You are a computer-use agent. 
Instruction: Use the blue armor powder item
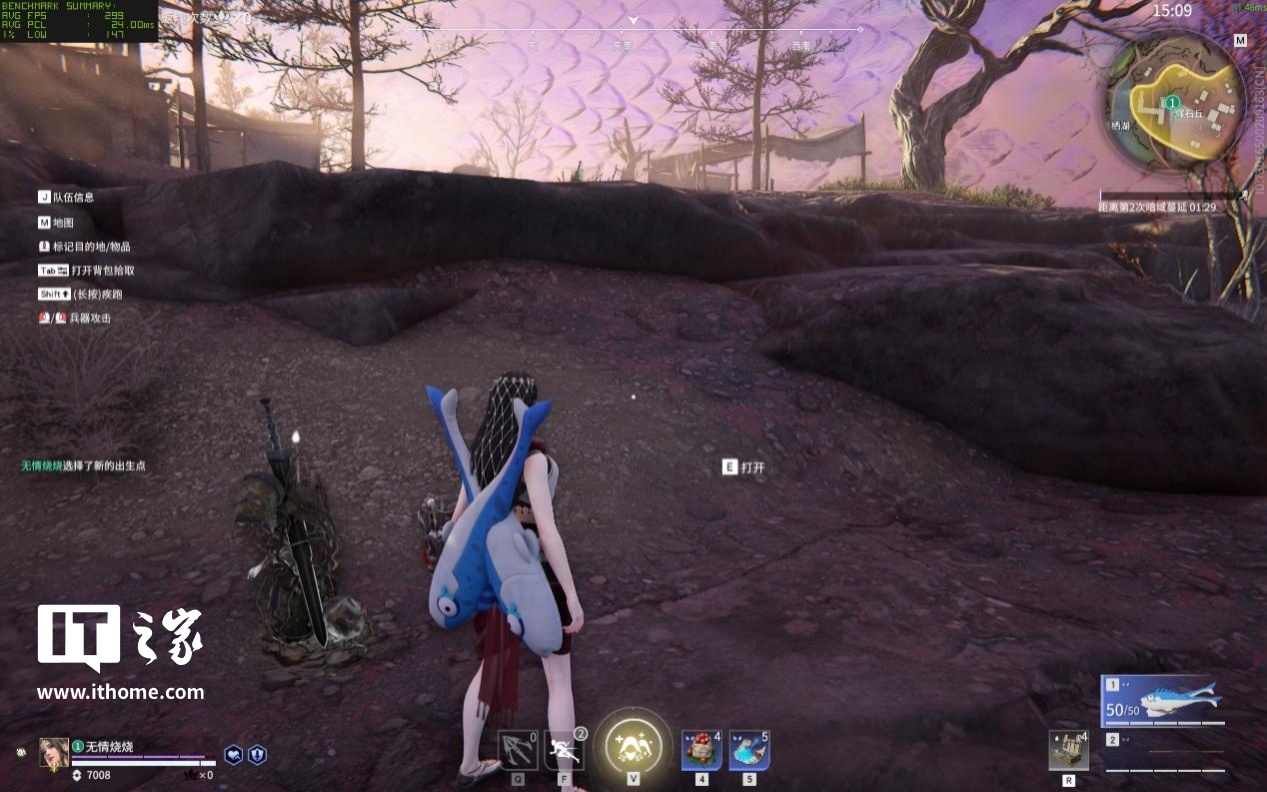tap(749, 750)
